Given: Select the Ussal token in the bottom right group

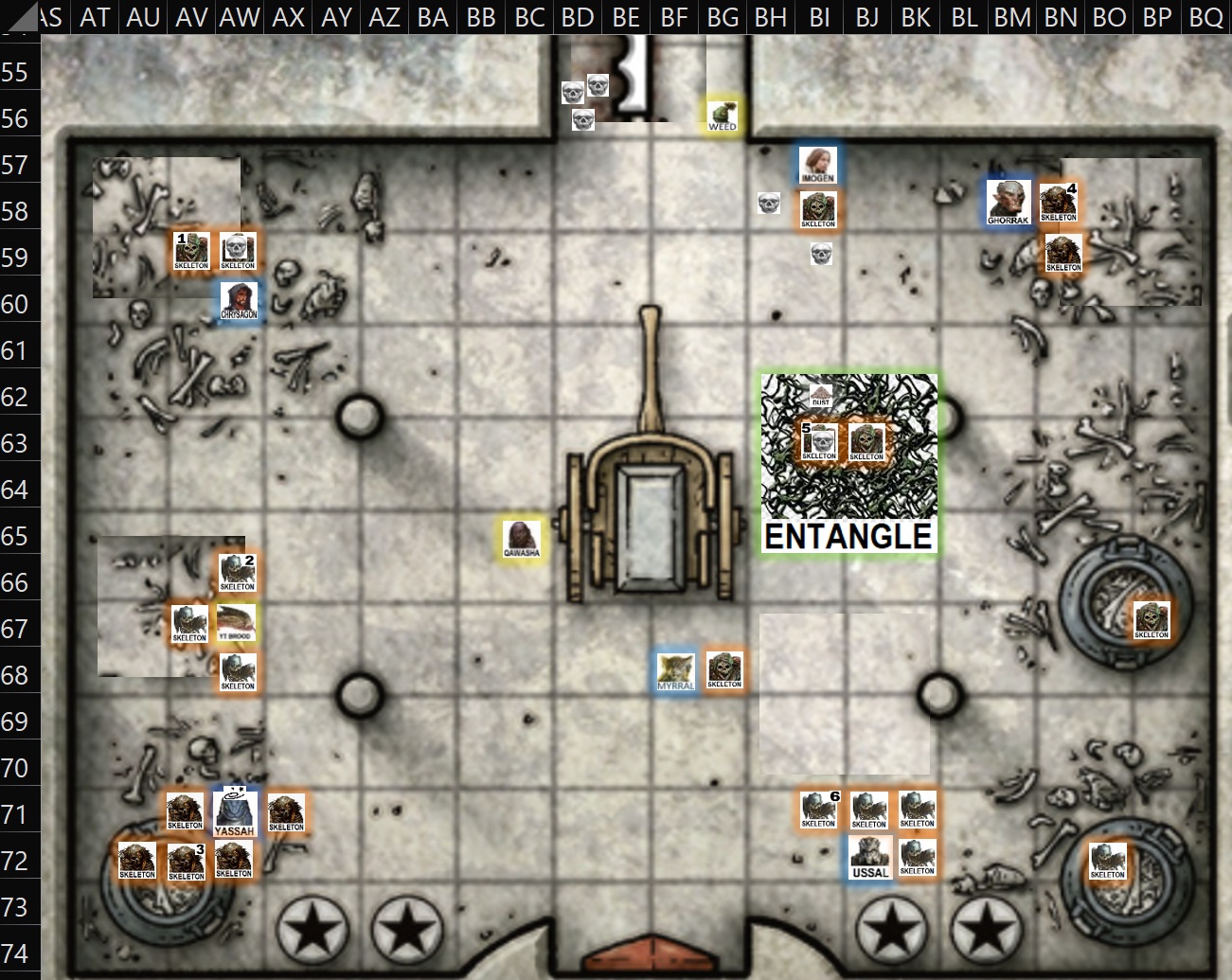Looking at the screenshot, I should click(869, 857).
